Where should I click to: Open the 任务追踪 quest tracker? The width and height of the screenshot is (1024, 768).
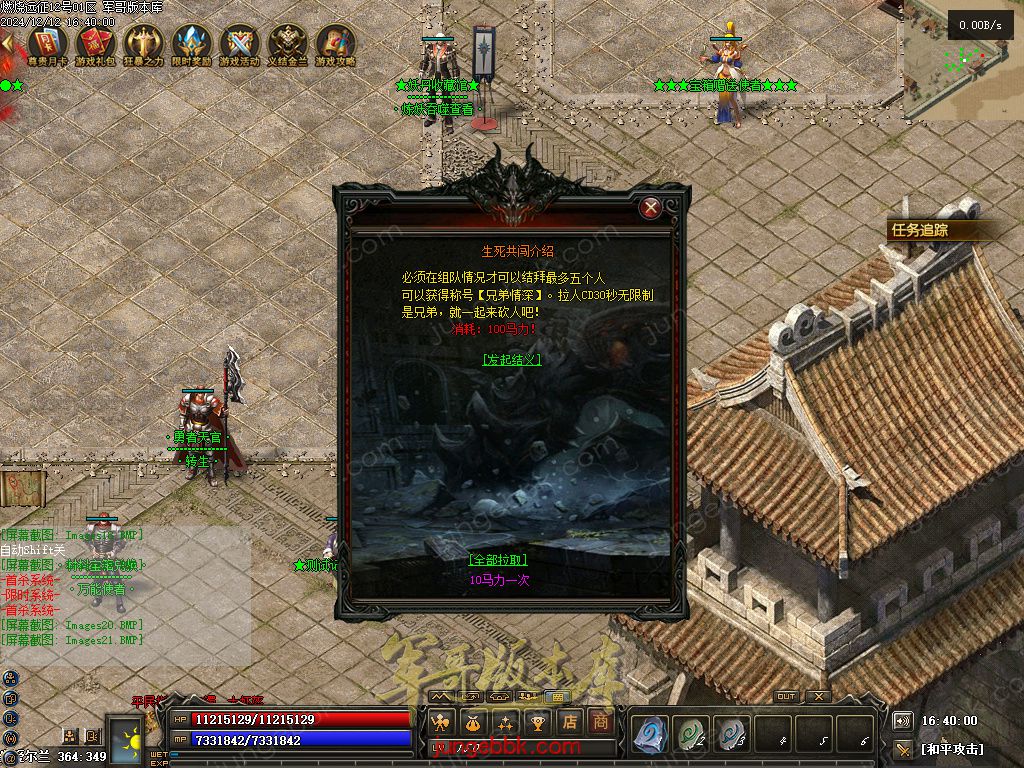[920, 230]
